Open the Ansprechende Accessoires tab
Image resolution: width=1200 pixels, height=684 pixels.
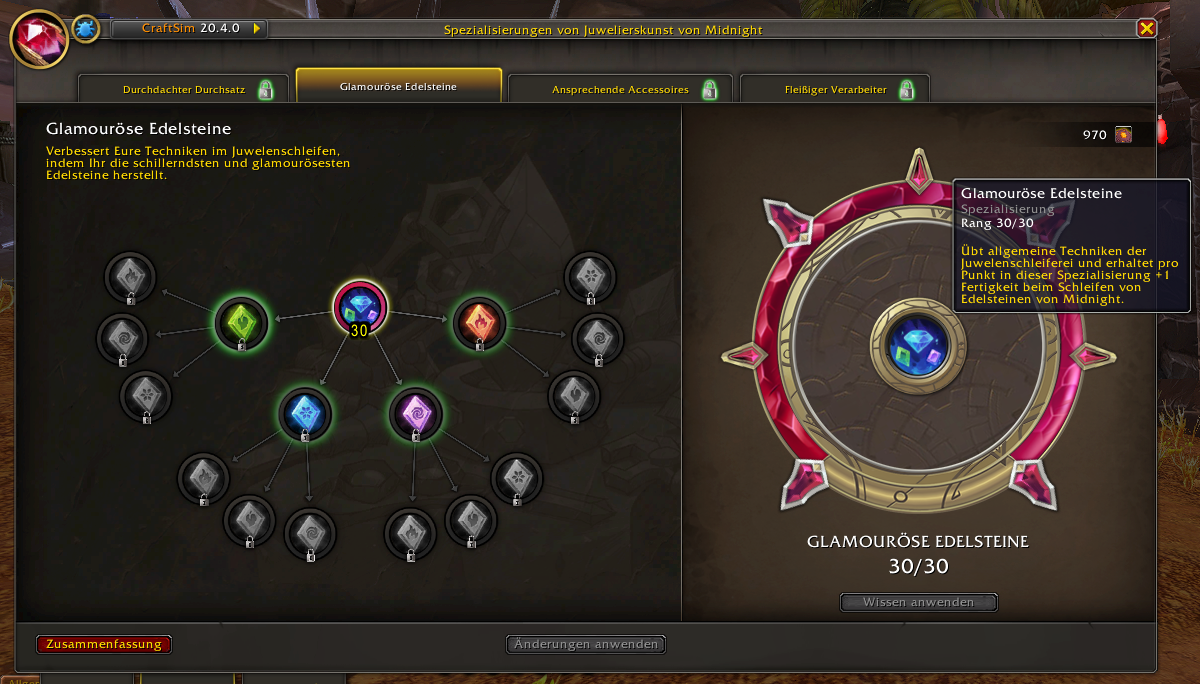click(x=620, y=89)
